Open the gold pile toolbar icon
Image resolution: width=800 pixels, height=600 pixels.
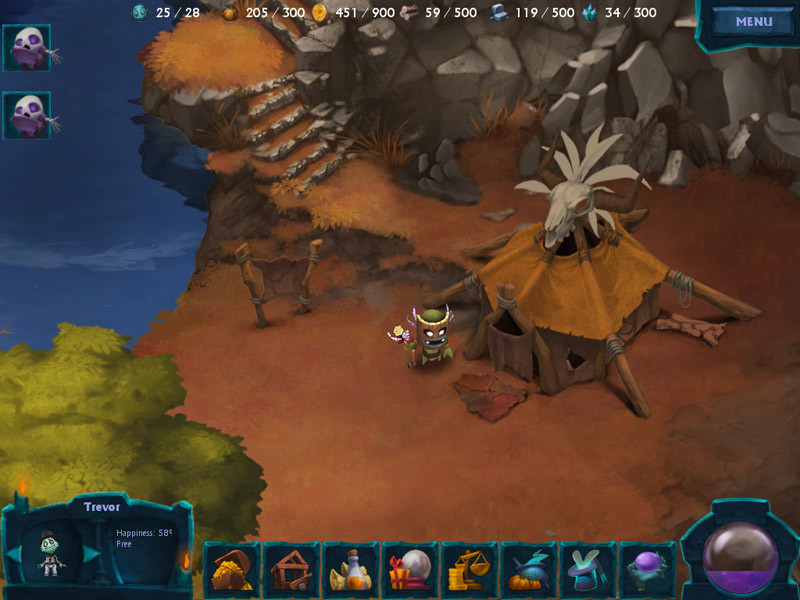(x=232, y=570)
